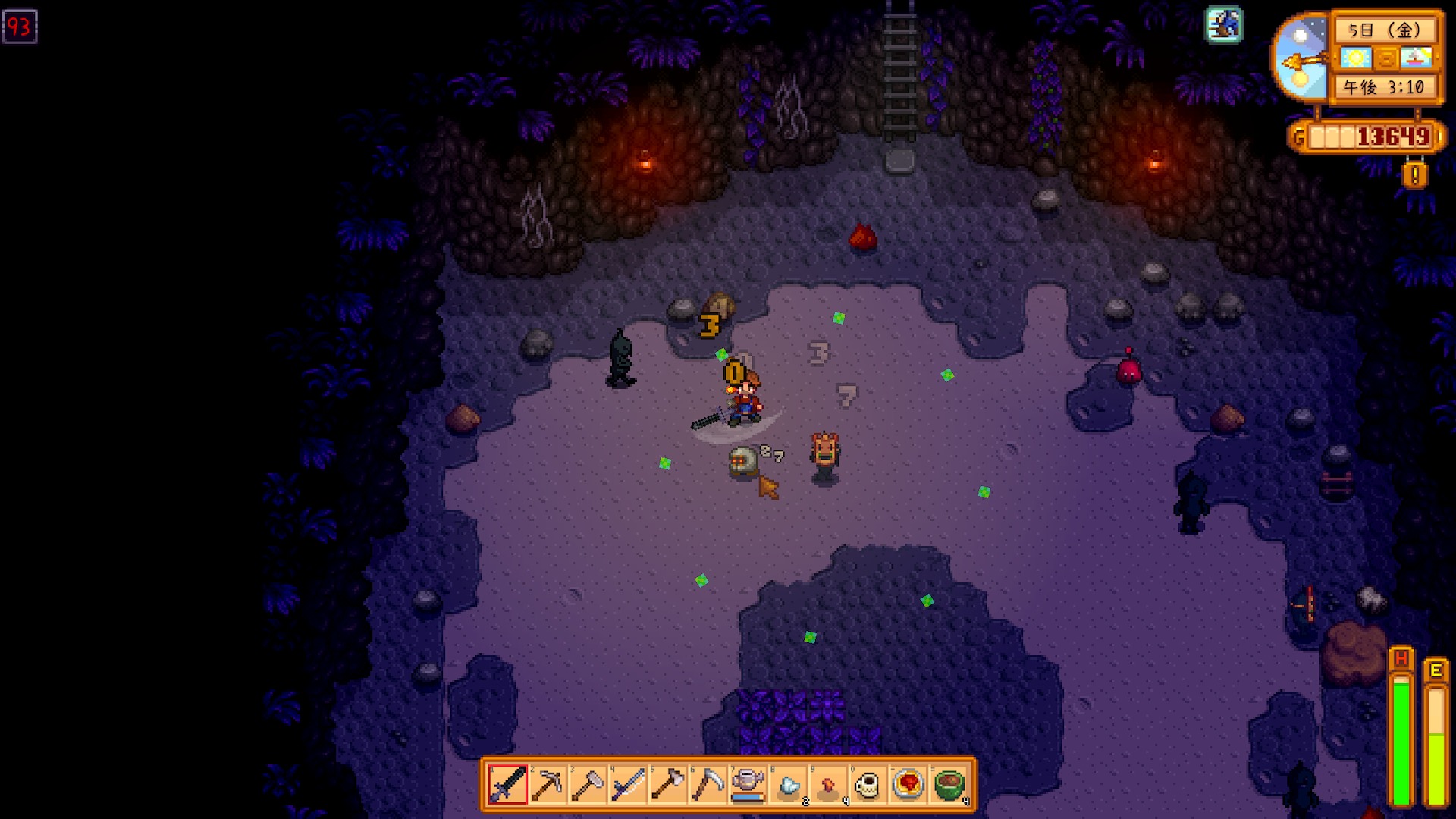Select the coffee cup slot
1456x819 pixels.
pos(868,784)
